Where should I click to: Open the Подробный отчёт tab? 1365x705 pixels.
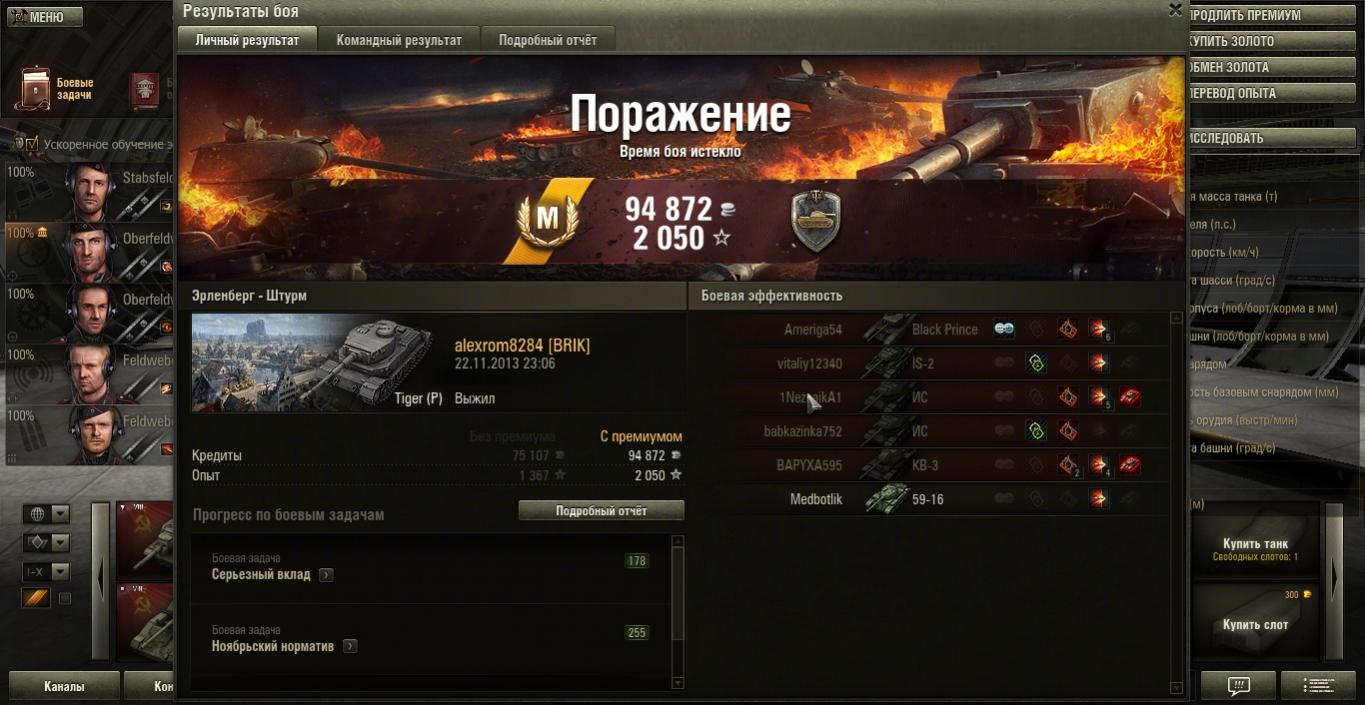click(547, 40)
